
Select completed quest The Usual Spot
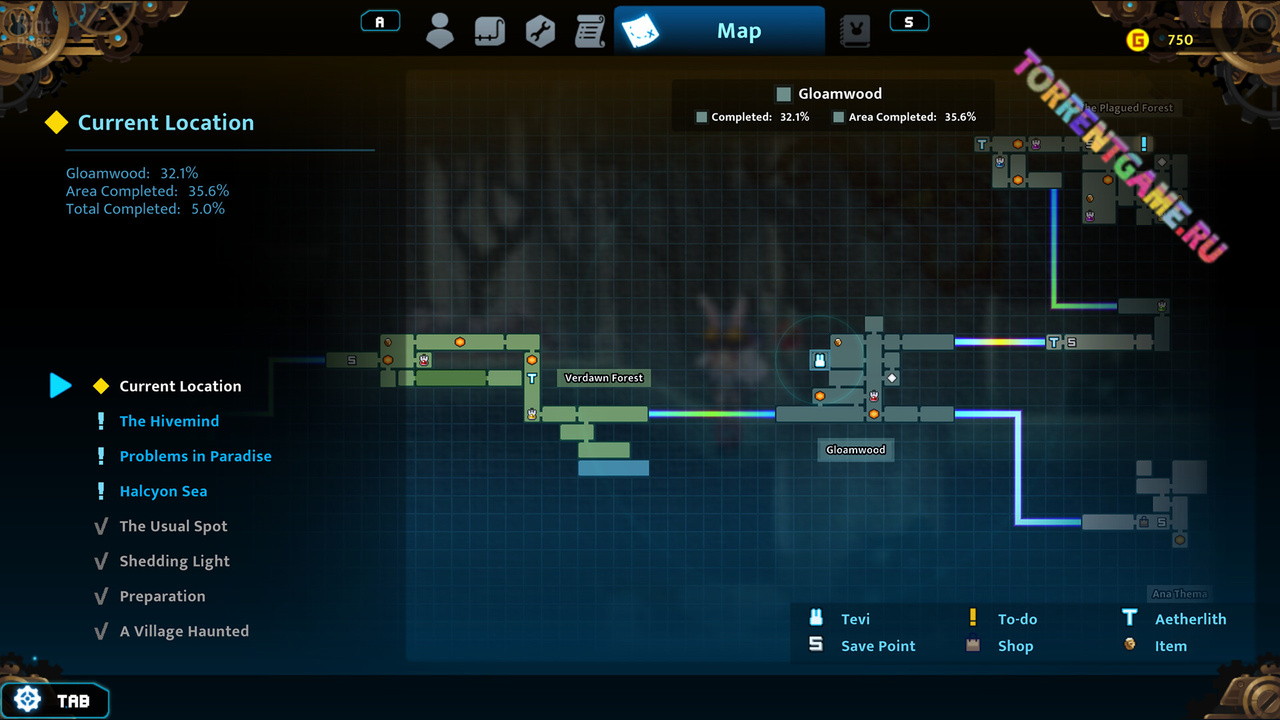tap(173, 526)
